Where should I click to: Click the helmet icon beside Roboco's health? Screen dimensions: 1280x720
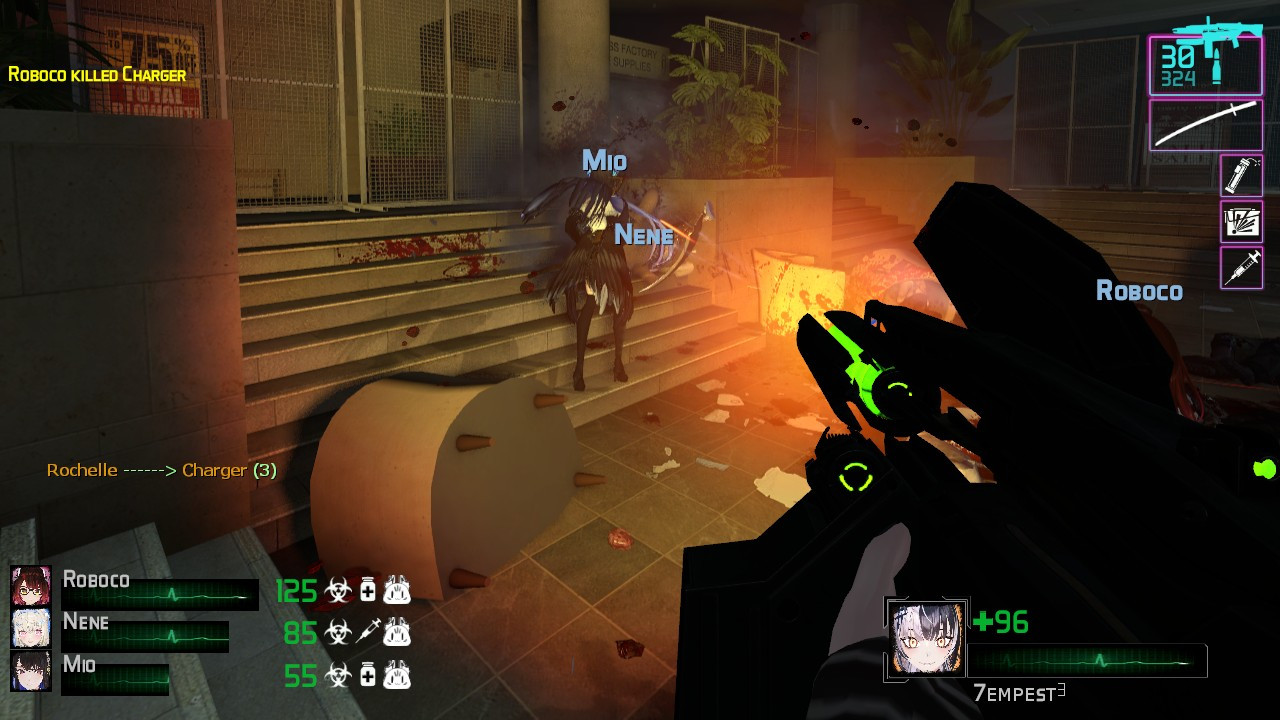tap(396, 591)
